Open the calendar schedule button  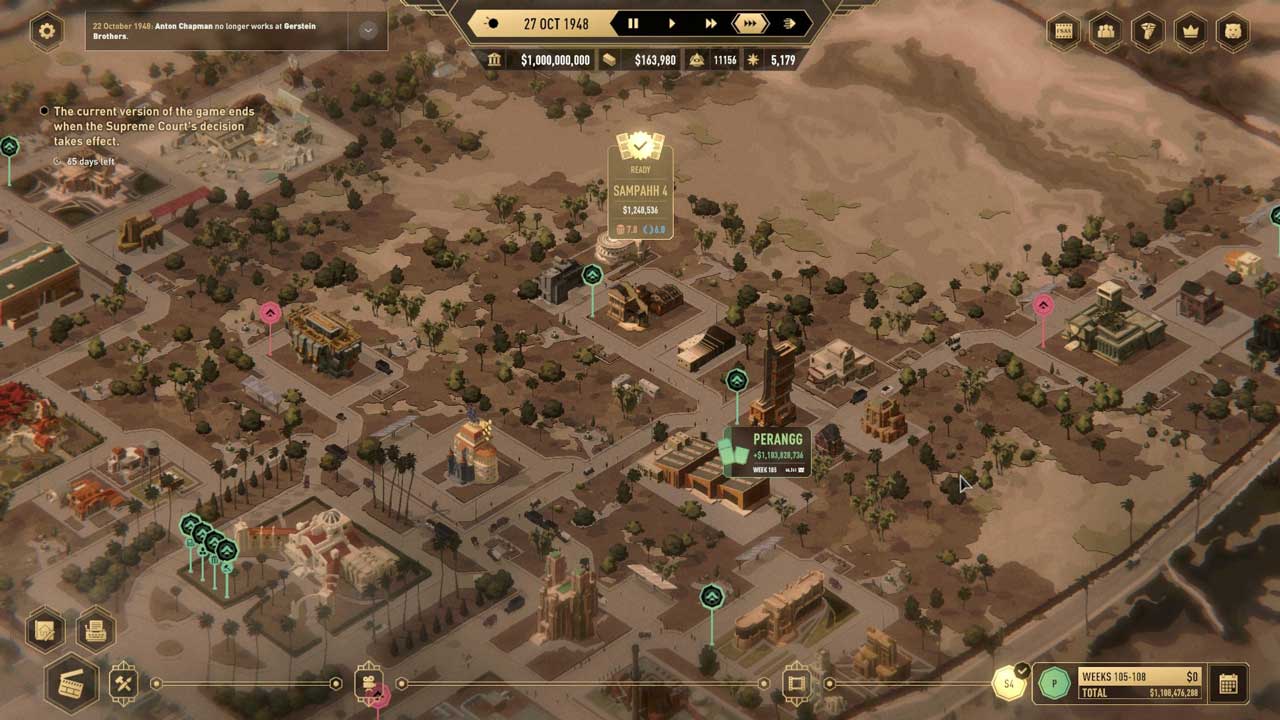(1228, 684)
